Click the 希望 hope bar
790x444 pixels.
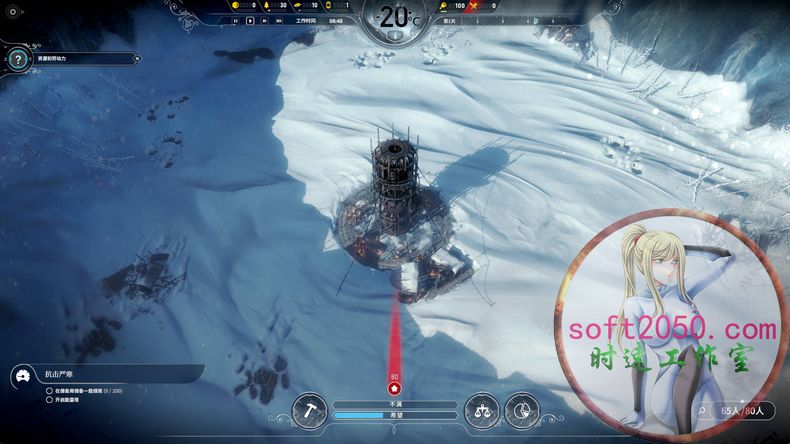point(395,414)
